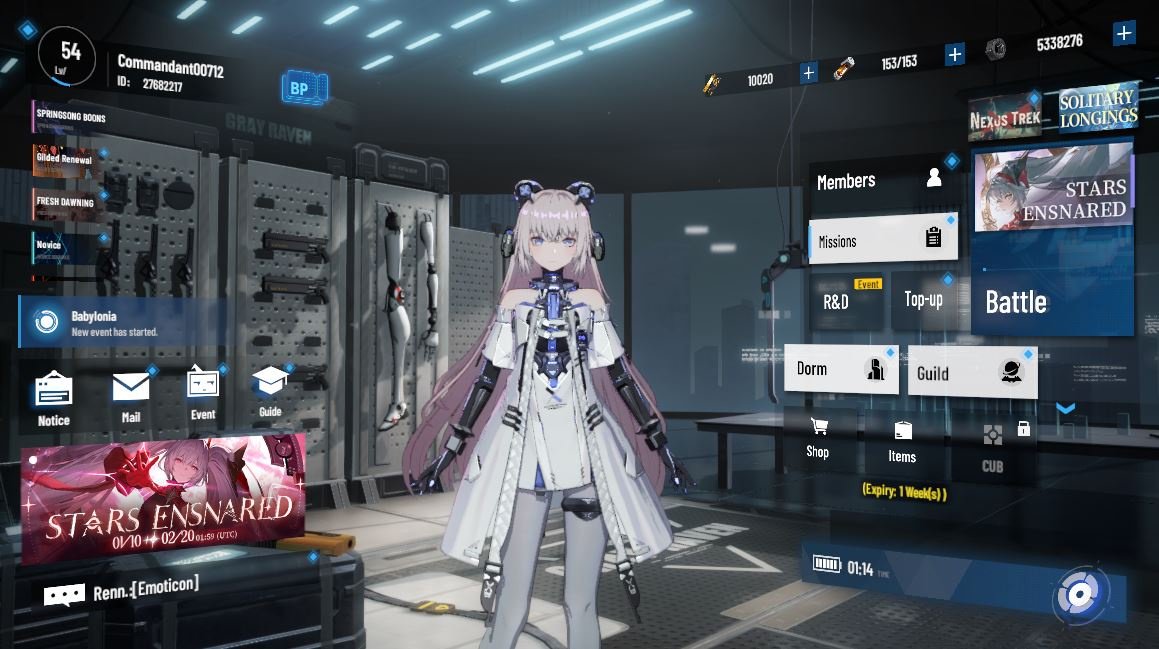
Task: Open the Members menu
Action: pyautogui.click(x=880, y=181)
